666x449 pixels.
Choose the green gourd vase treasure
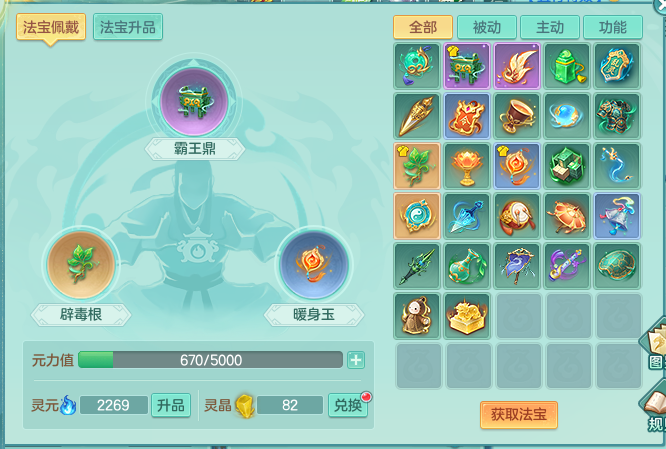click(x=467, y=264)
